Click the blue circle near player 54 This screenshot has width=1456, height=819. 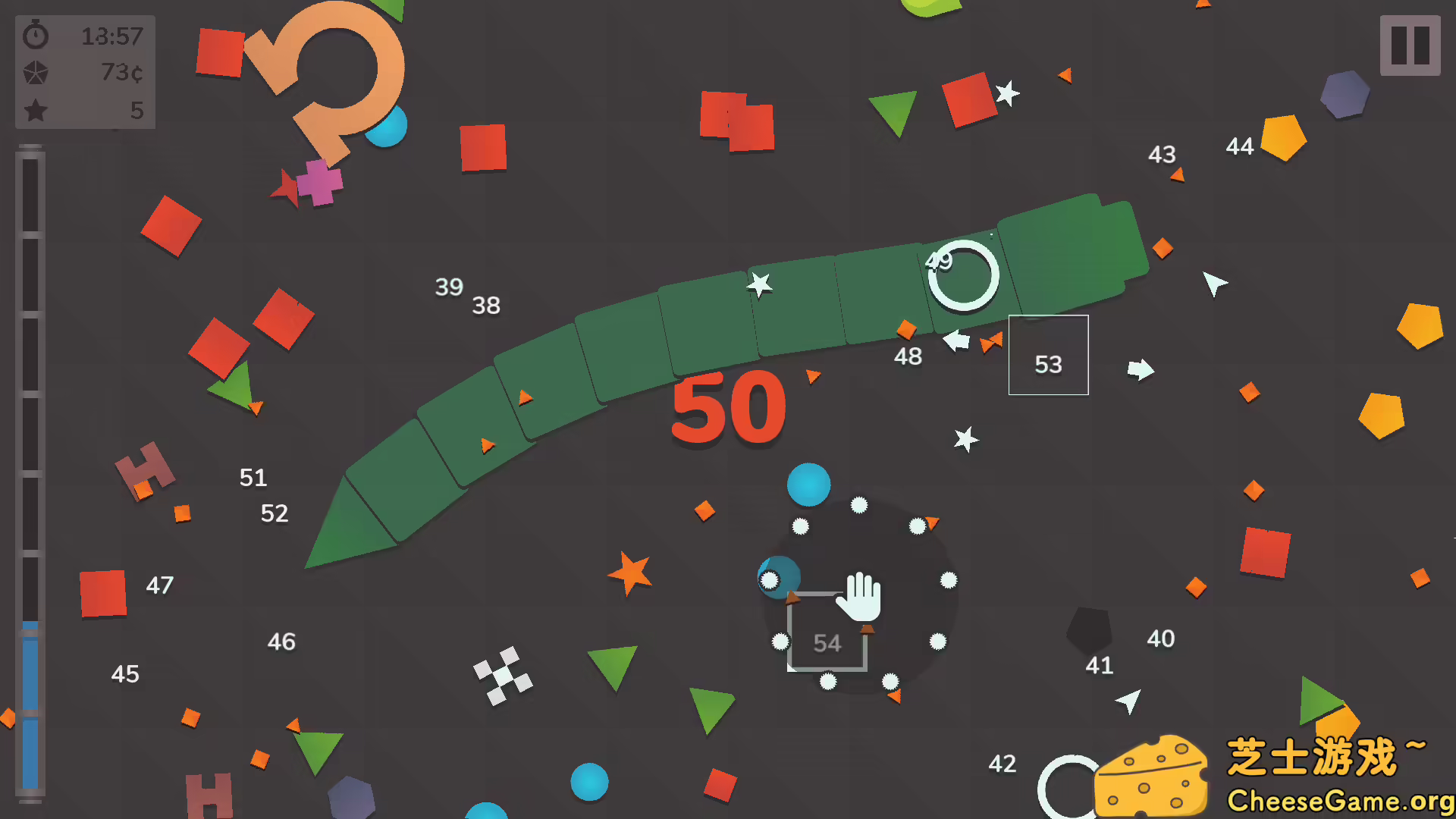808,483
